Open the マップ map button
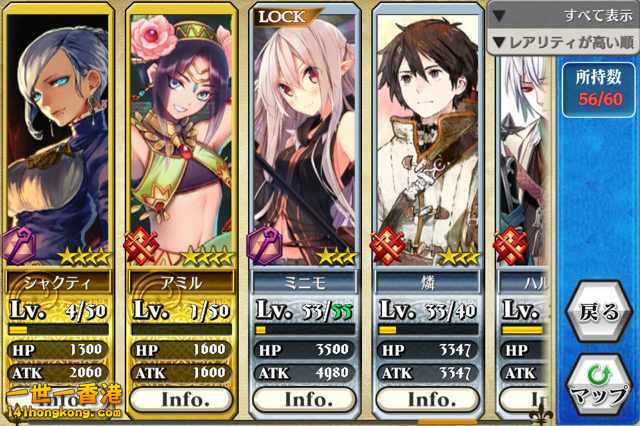This screenshot has height=426, width=640. (598, 385)
